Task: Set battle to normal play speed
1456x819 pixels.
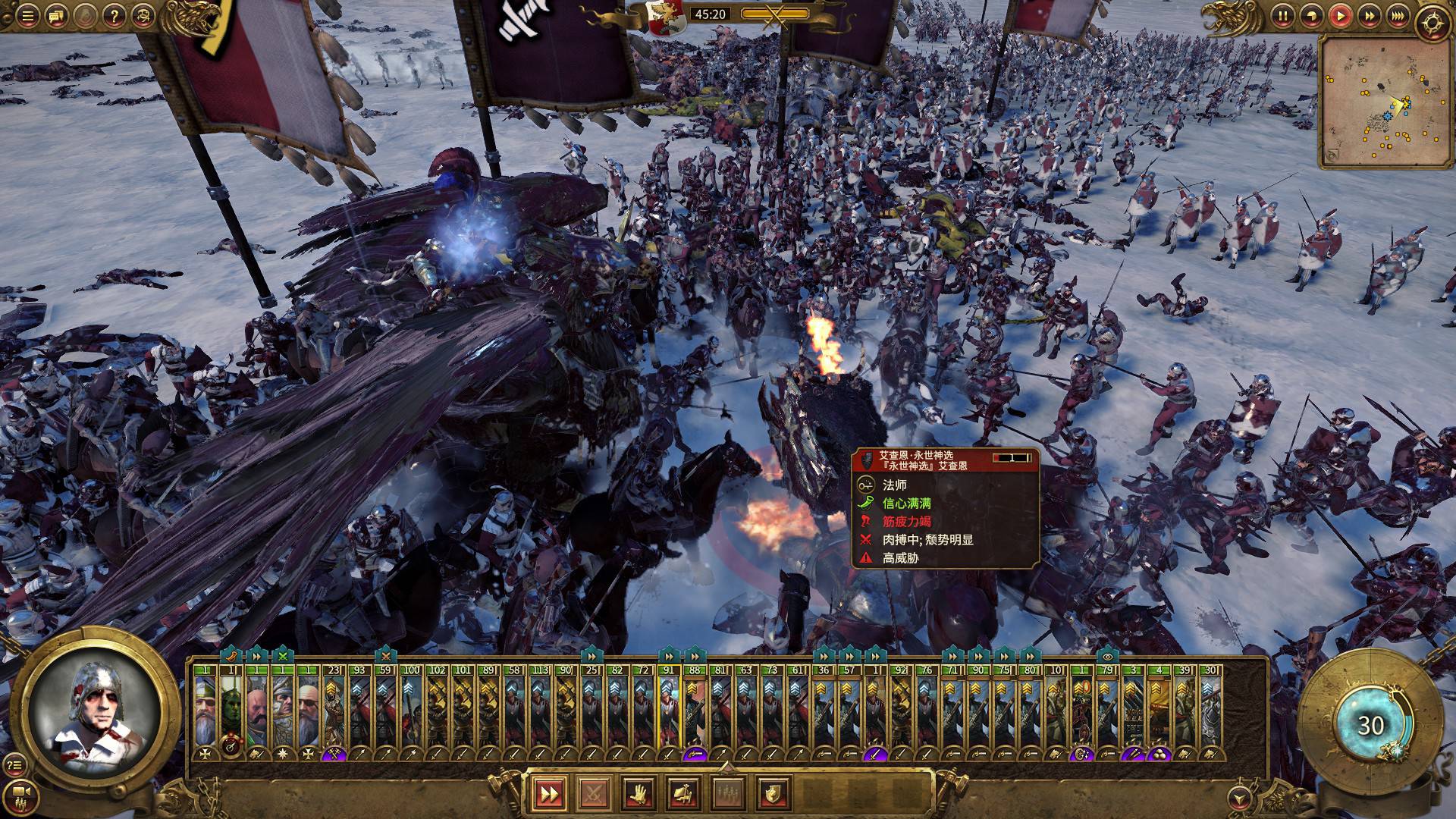Action: pyautogui.click(x=1340, y=15)
